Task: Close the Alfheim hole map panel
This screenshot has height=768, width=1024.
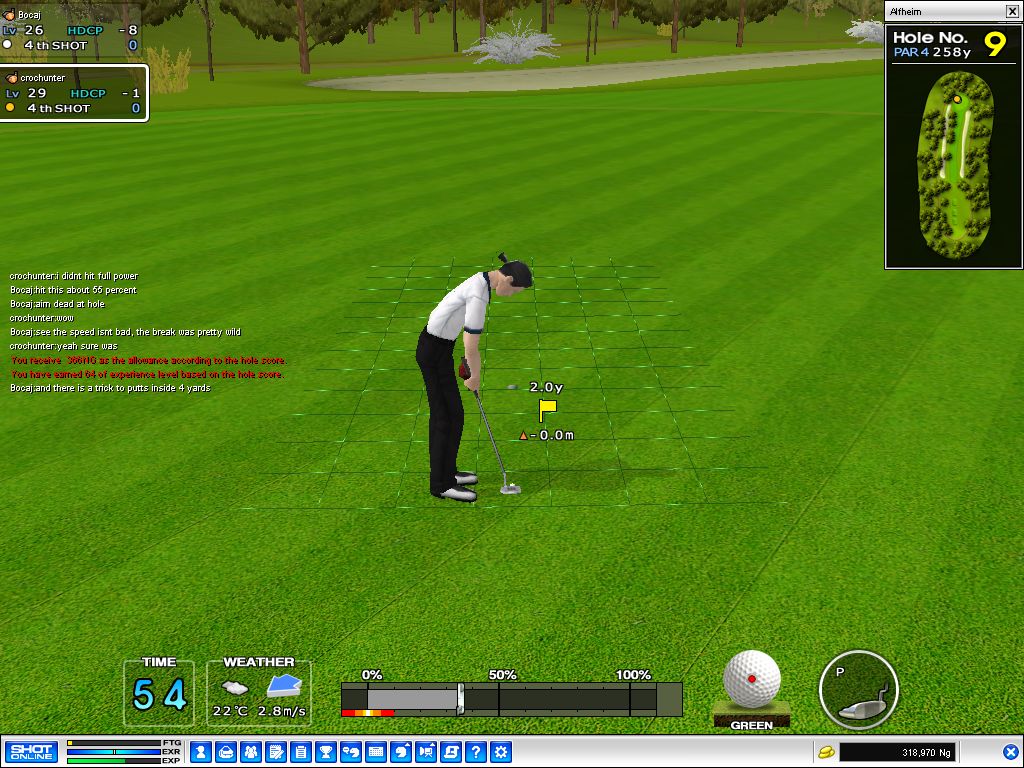Action: [x=1012, y=11]
